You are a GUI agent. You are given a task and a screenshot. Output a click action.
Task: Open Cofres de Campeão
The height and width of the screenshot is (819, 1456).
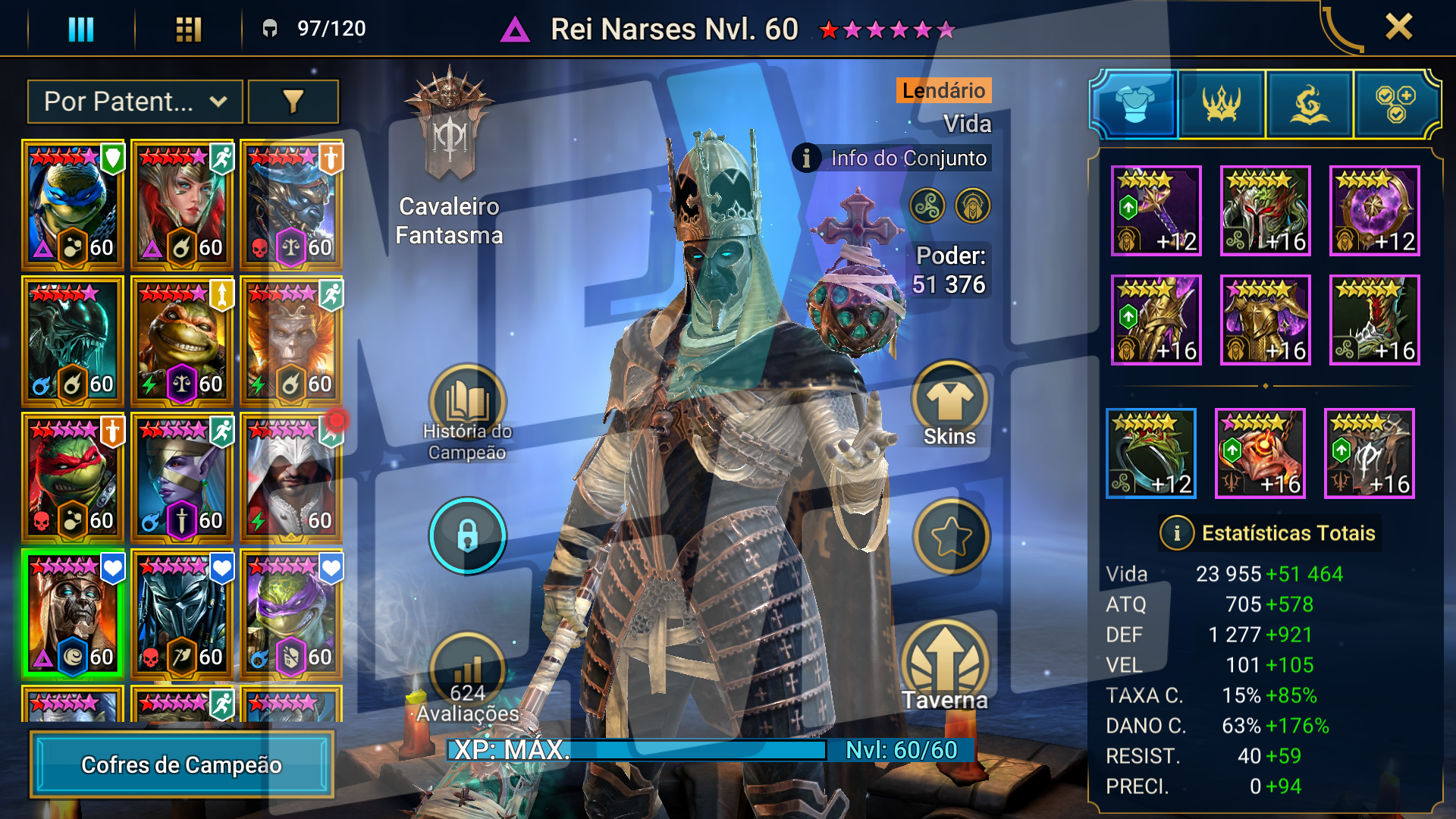click(x=182, y=764)
